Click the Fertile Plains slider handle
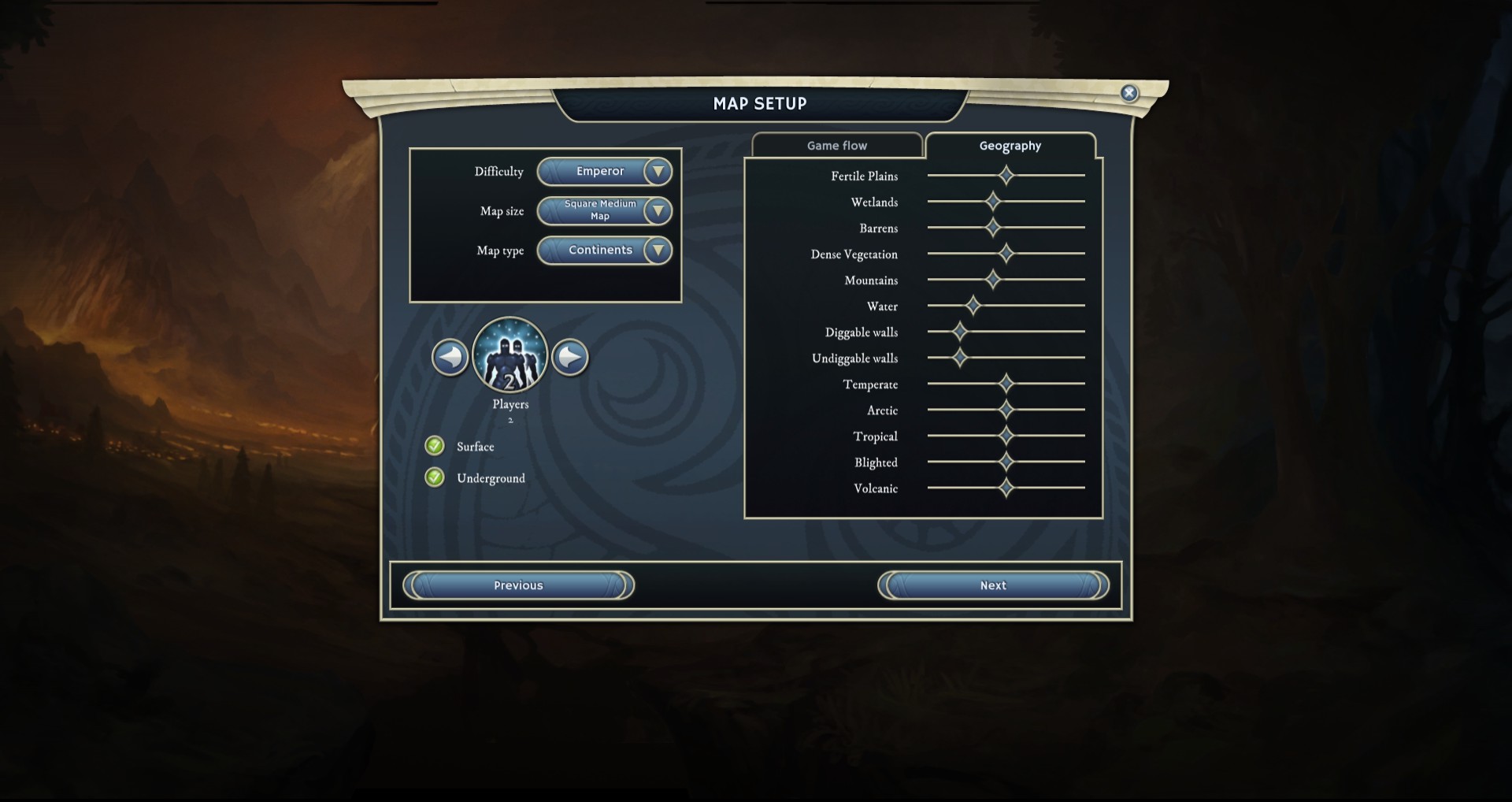1512x802 pixels. (x=1006, y=176)
